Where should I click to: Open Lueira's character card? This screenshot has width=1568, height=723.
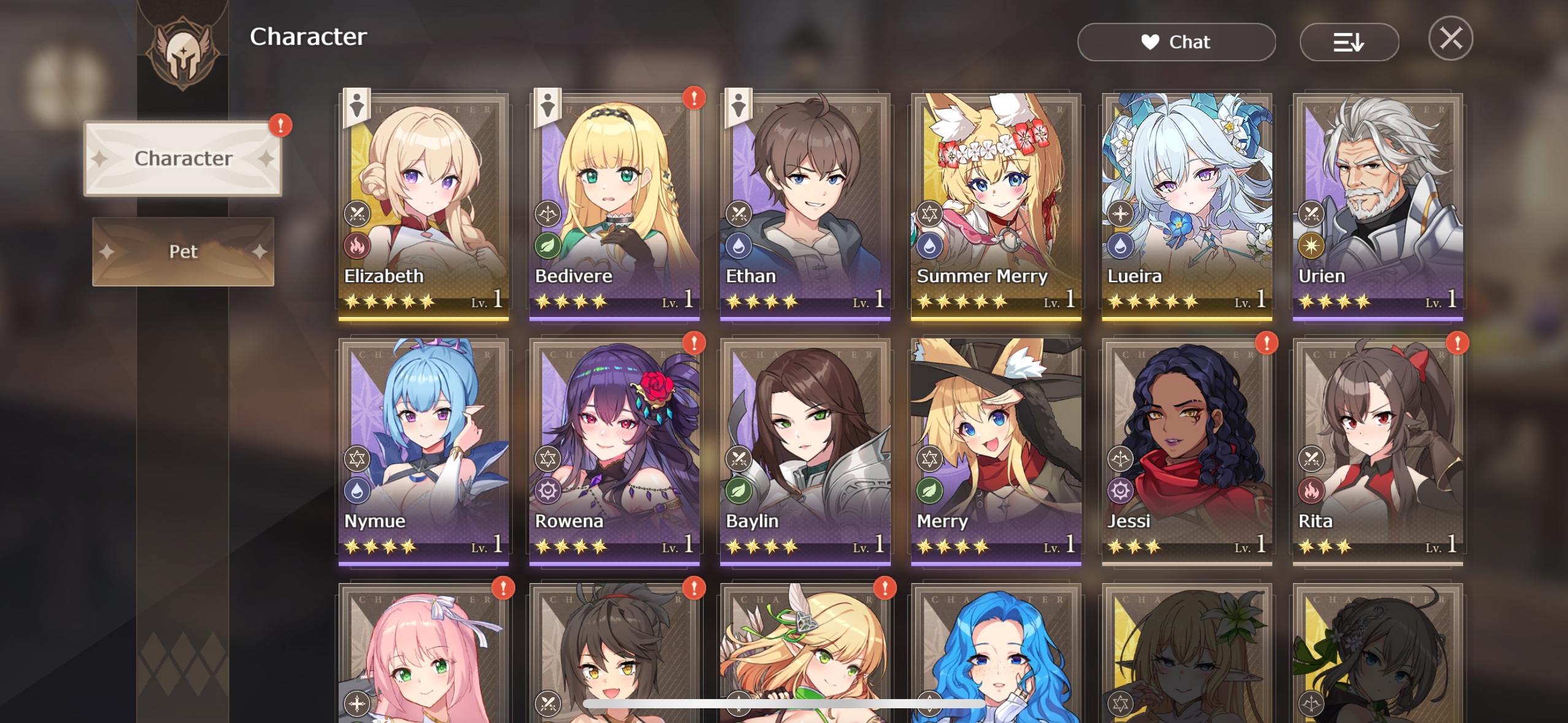[1186, 205]
